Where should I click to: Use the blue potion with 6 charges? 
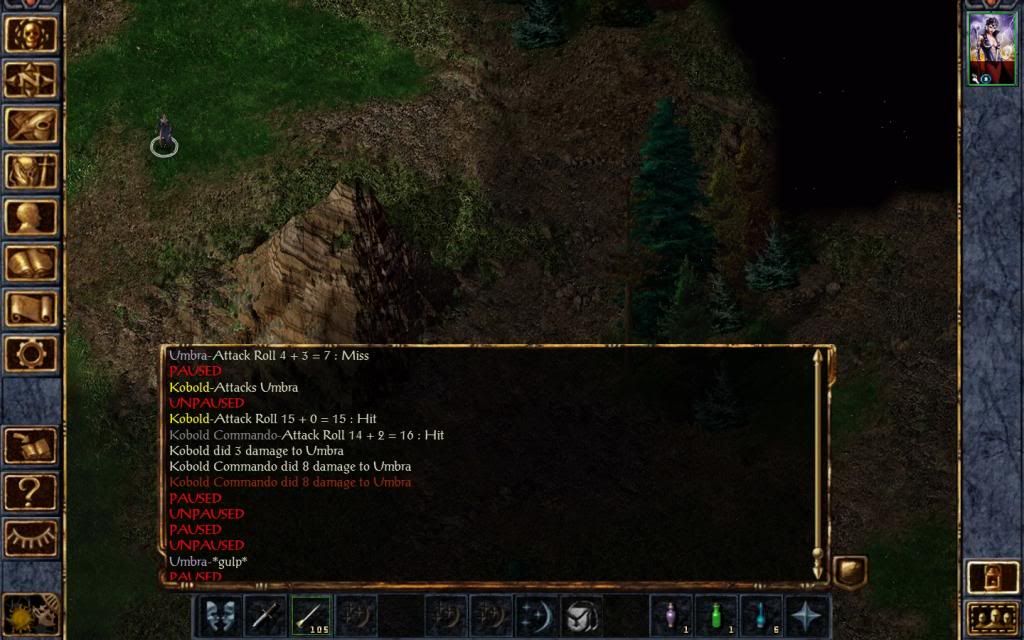click(760, 615)
